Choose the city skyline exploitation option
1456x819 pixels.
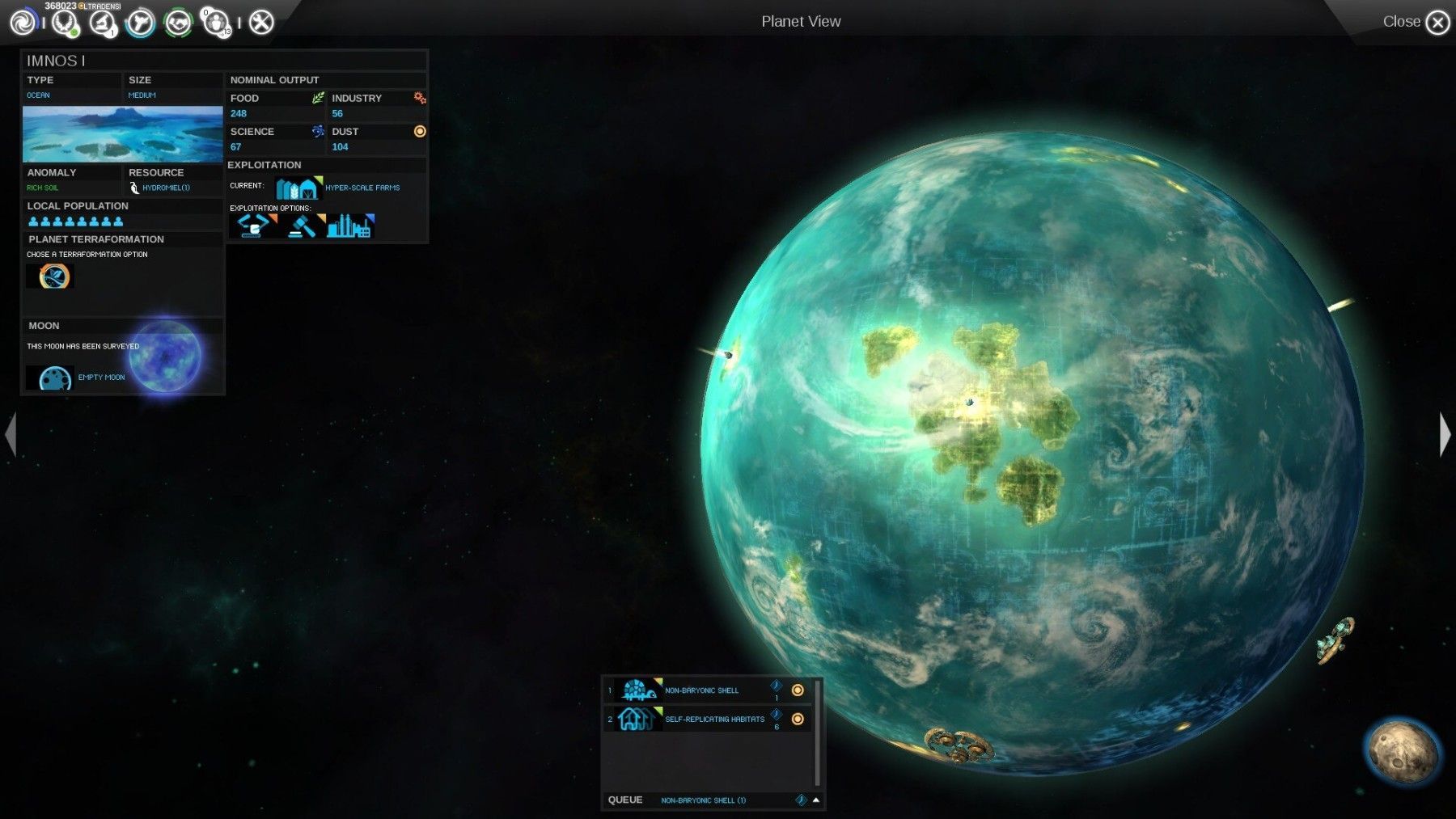click(349, 226)
